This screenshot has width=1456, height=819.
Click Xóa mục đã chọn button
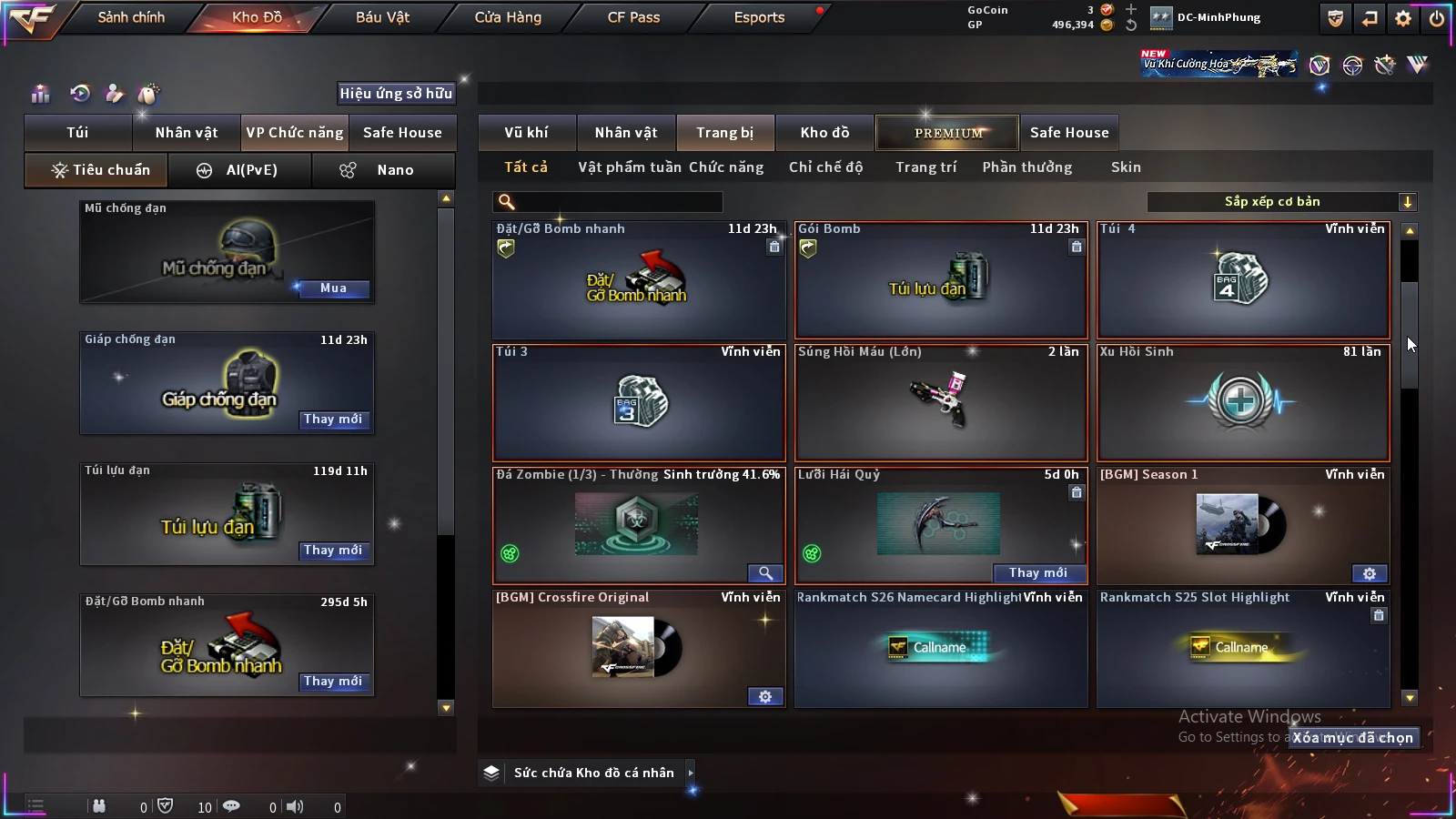[1353, 738]
